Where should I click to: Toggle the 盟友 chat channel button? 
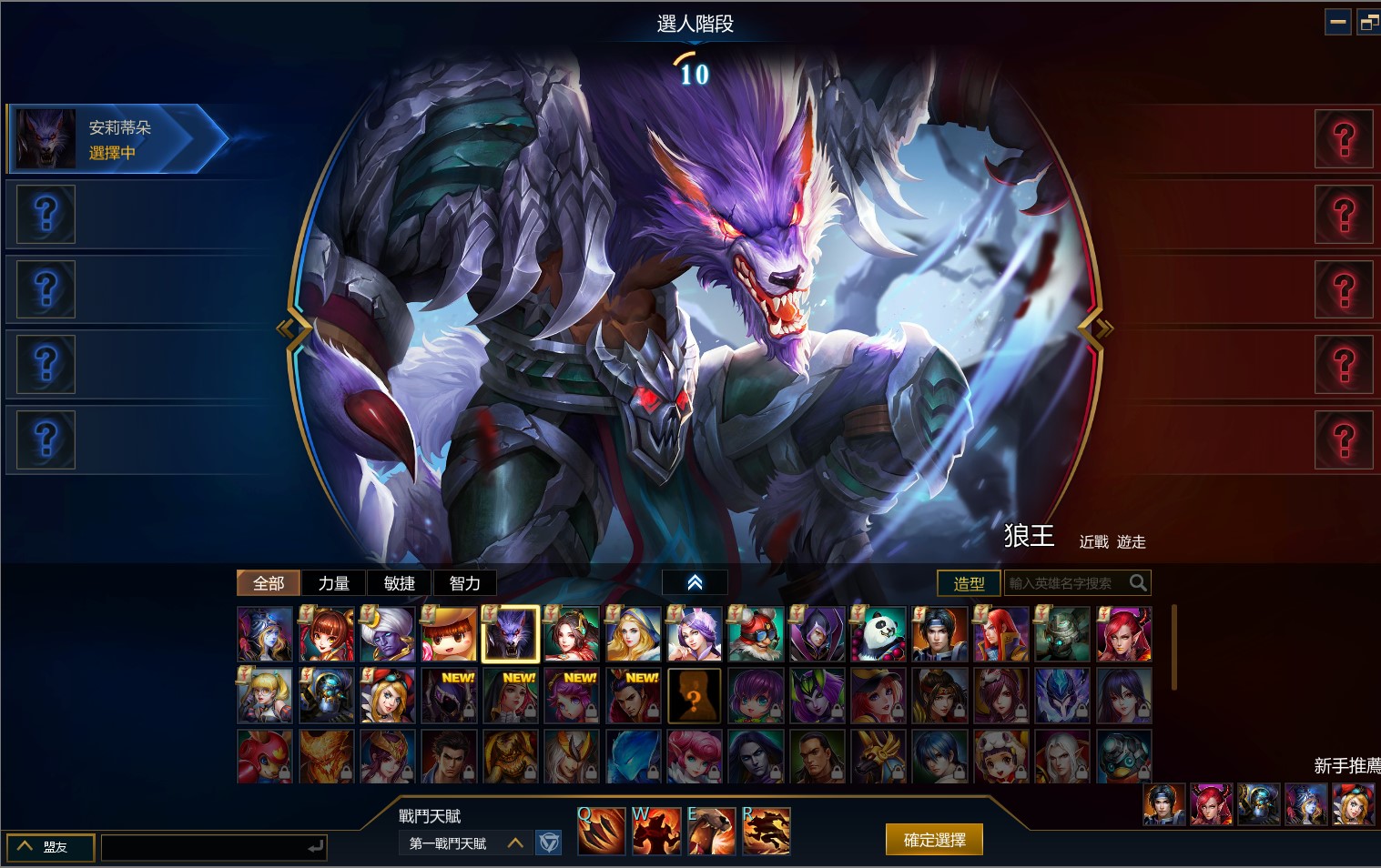pyautogui.click(x=50, y=847)
